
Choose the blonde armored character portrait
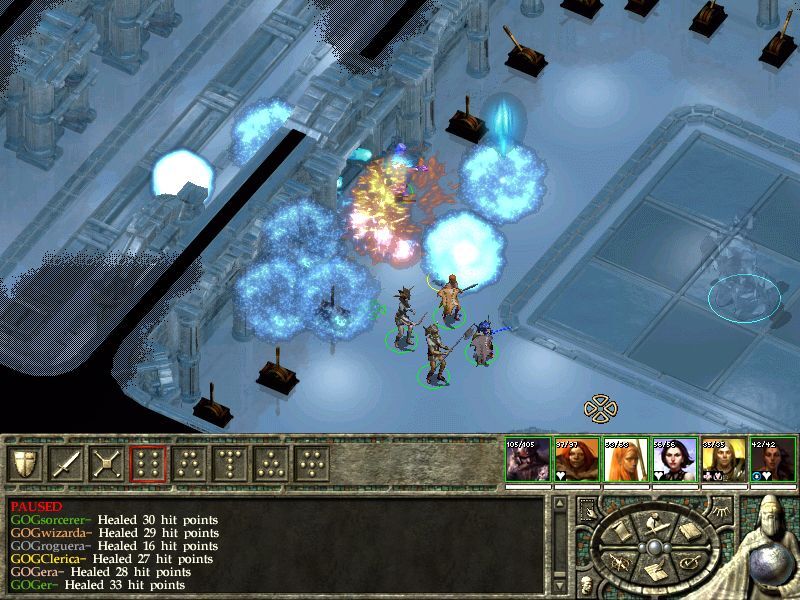click(722, 460)
